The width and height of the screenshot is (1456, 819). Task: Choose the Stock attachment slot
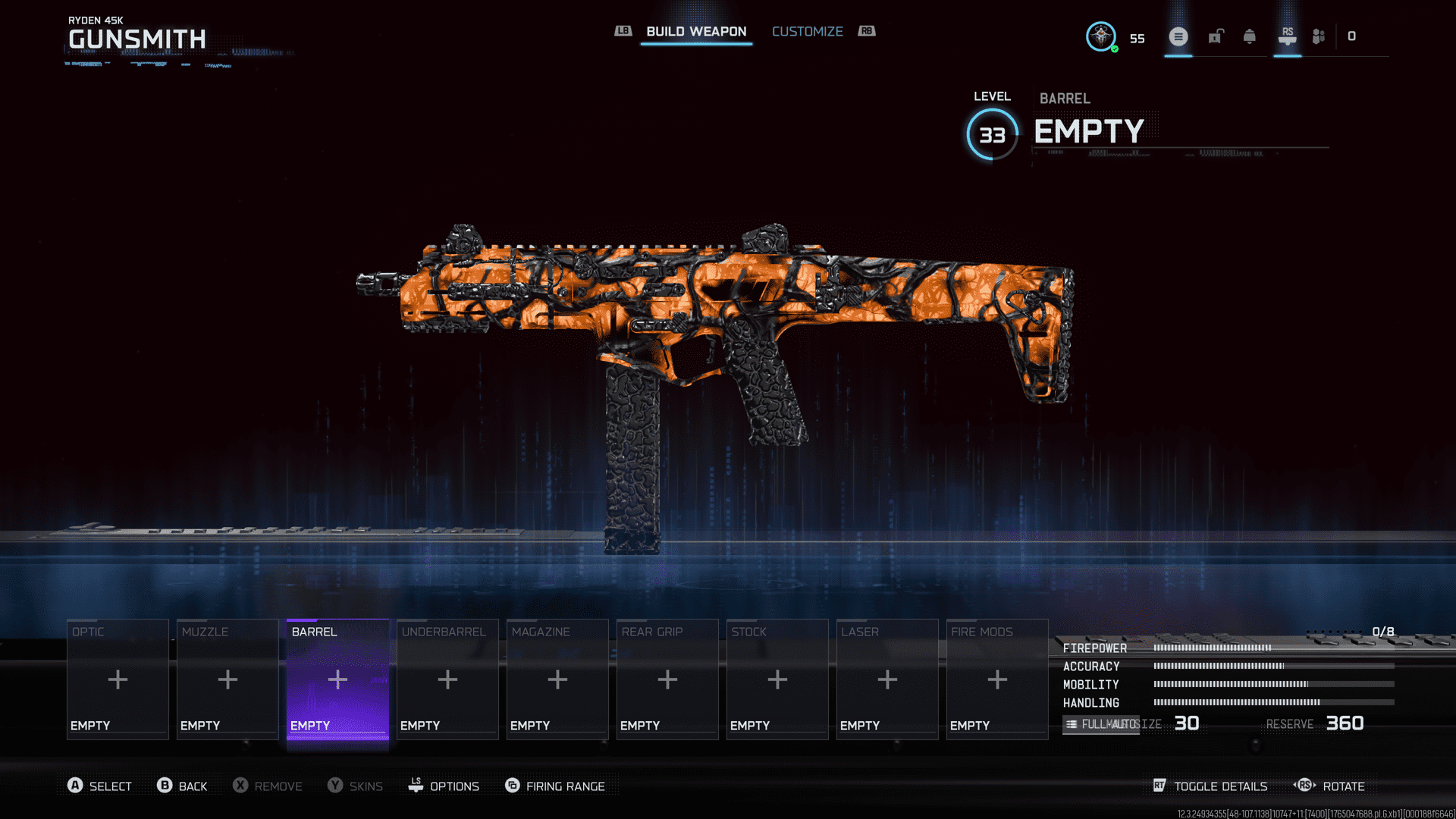777,679
